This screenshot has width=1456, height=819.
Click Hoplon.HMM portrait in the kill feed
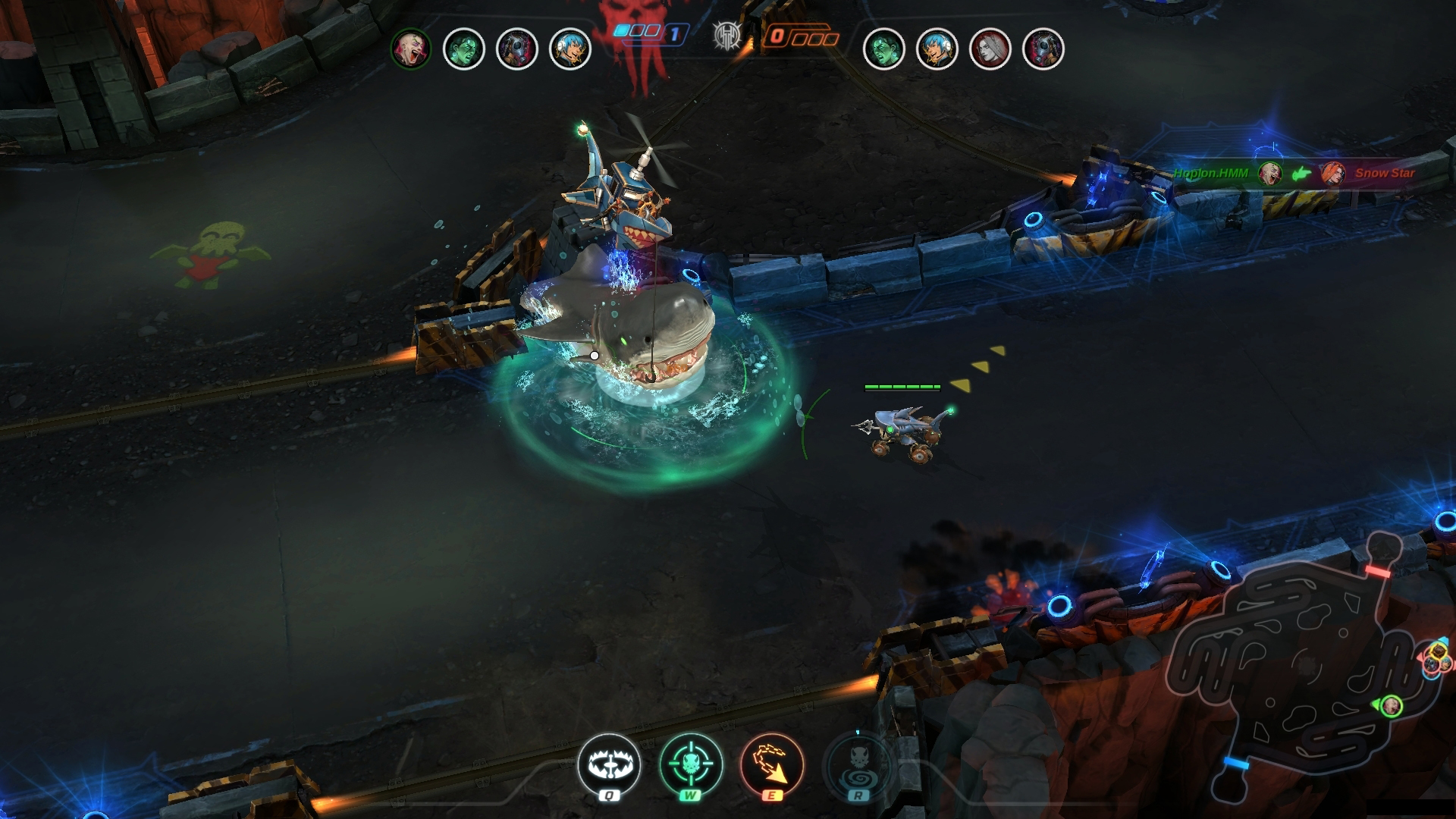point(1270,173)
